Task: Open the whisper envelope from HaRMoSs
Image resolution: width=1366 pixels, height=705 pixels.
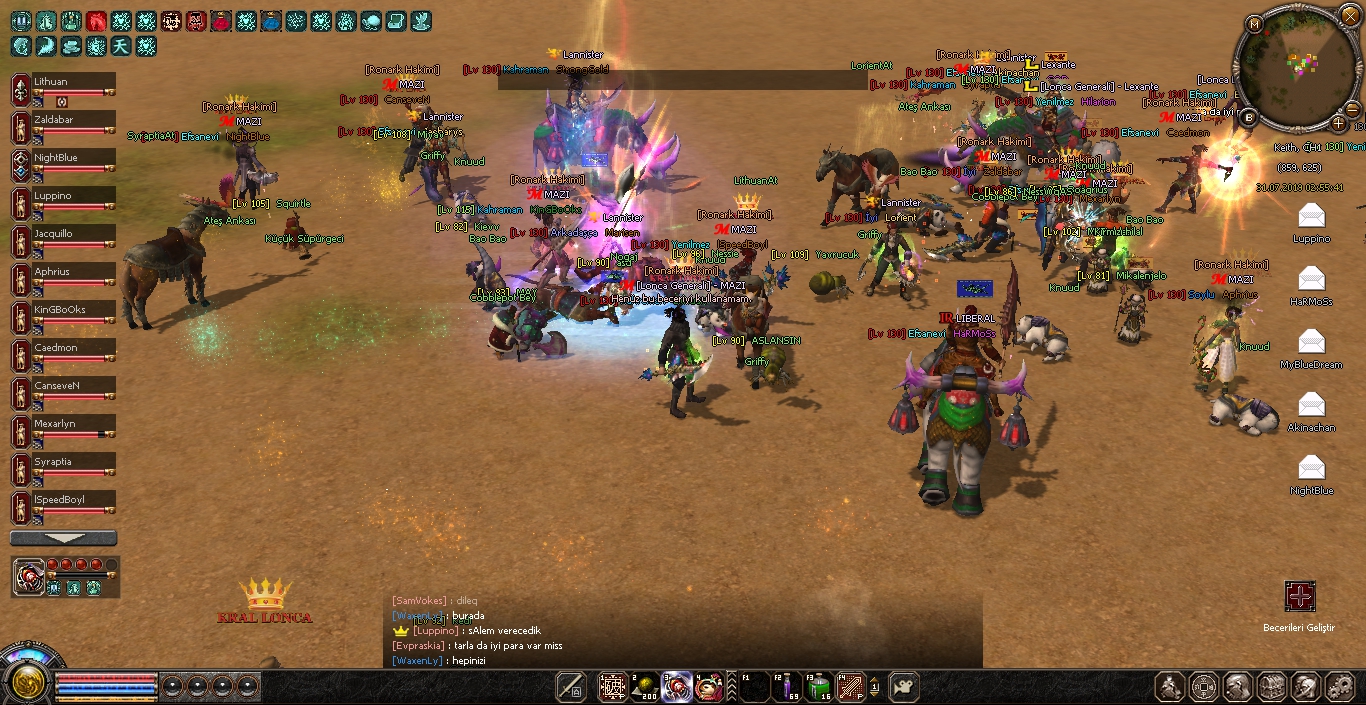Action: tap(1310, 280)
